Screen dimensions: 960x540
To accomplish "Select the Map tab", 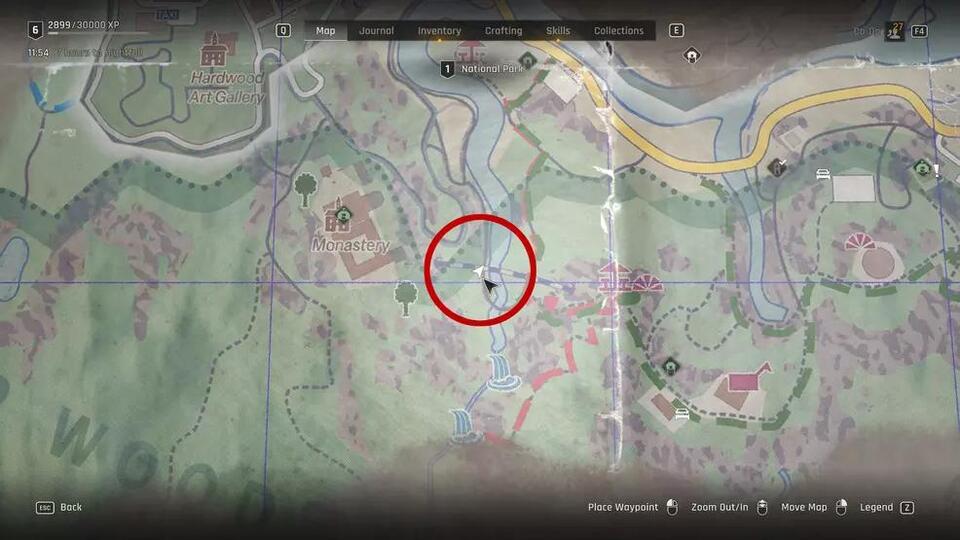I will (x=326, y=31).
